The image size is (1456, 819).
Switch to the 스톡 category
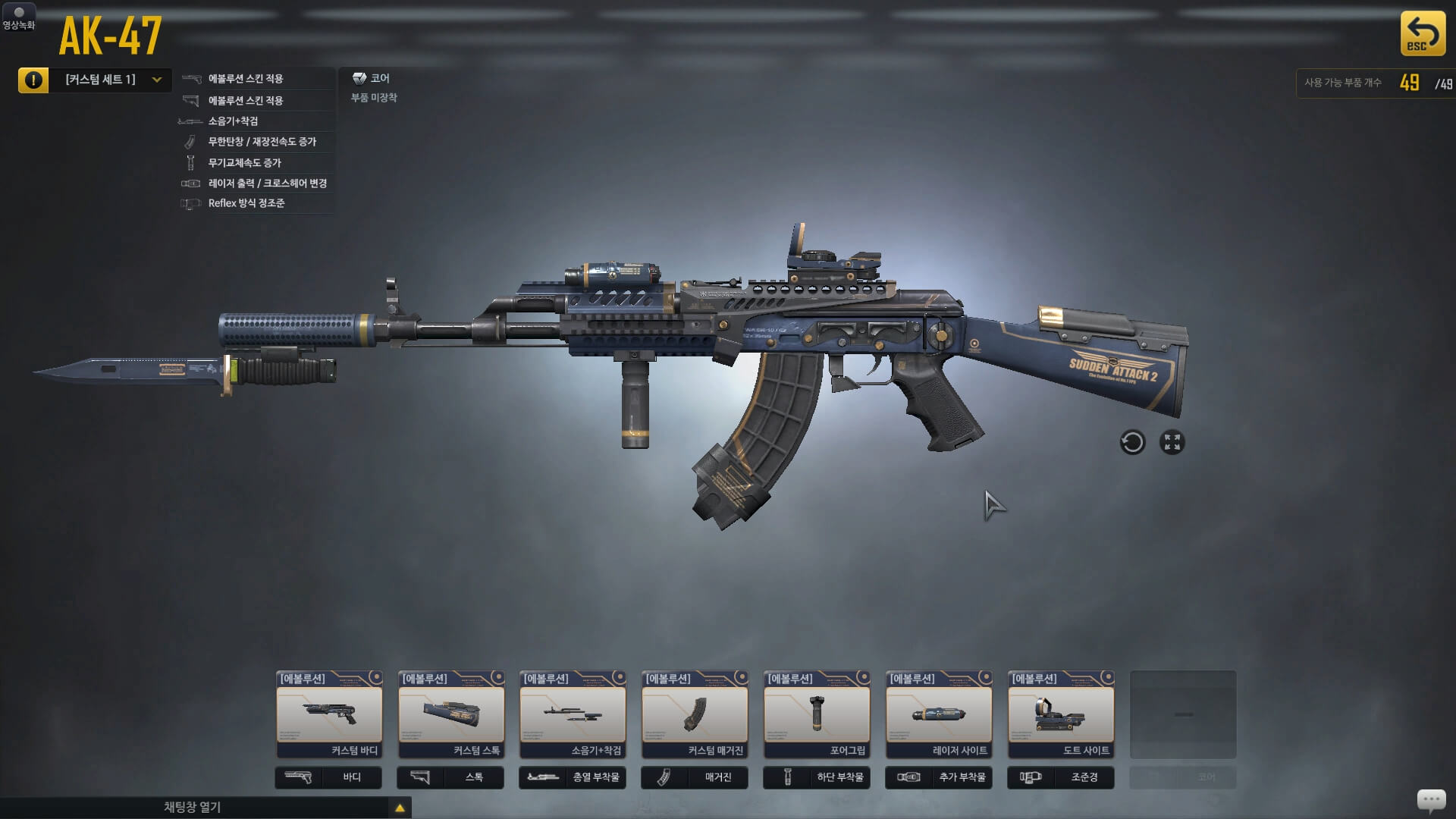(450, 777)
